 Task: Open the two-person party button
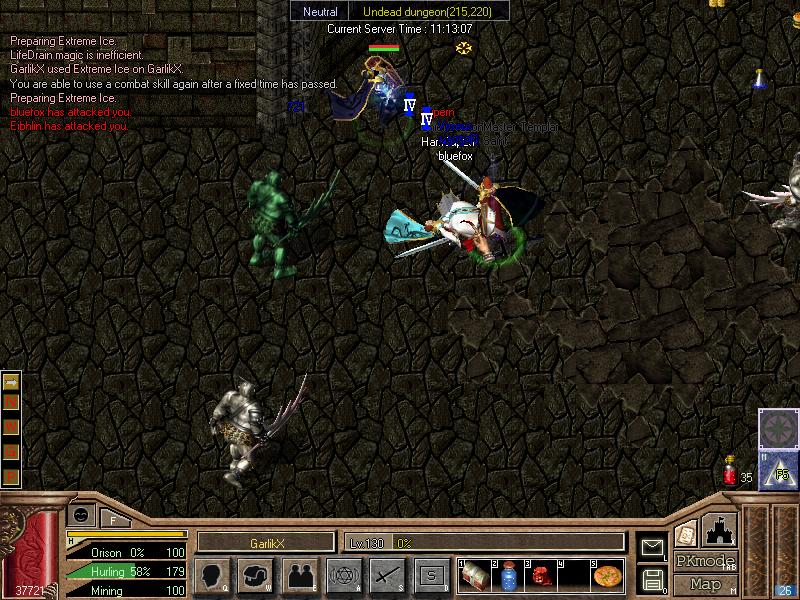pos(299,576)
